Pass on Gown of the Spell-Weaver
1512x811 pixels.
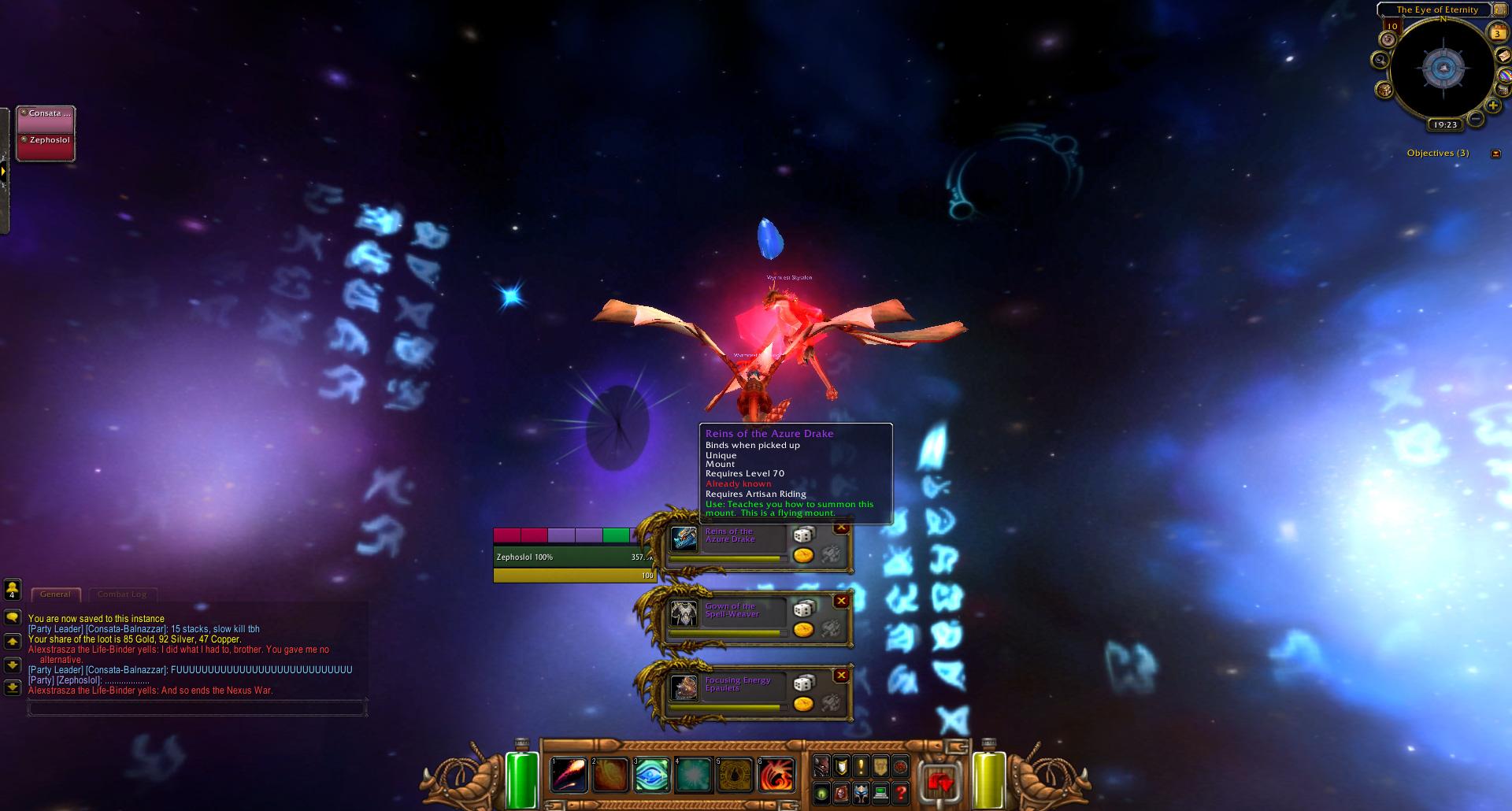coord(841,602)
